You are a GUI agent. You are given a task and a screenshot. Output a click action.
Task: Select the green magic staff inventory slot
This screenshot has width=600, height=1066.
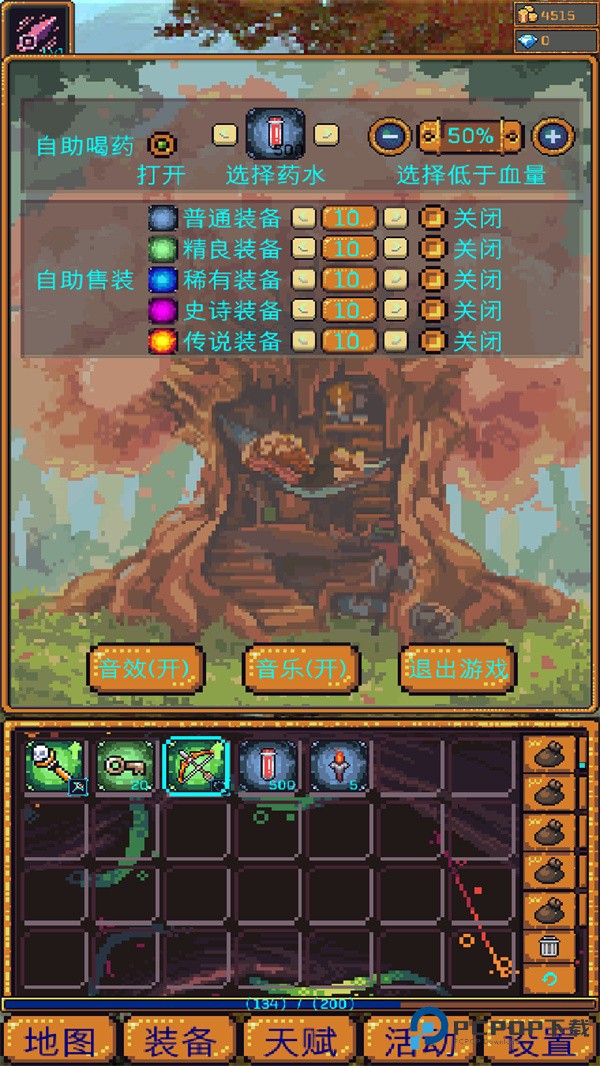55,767
